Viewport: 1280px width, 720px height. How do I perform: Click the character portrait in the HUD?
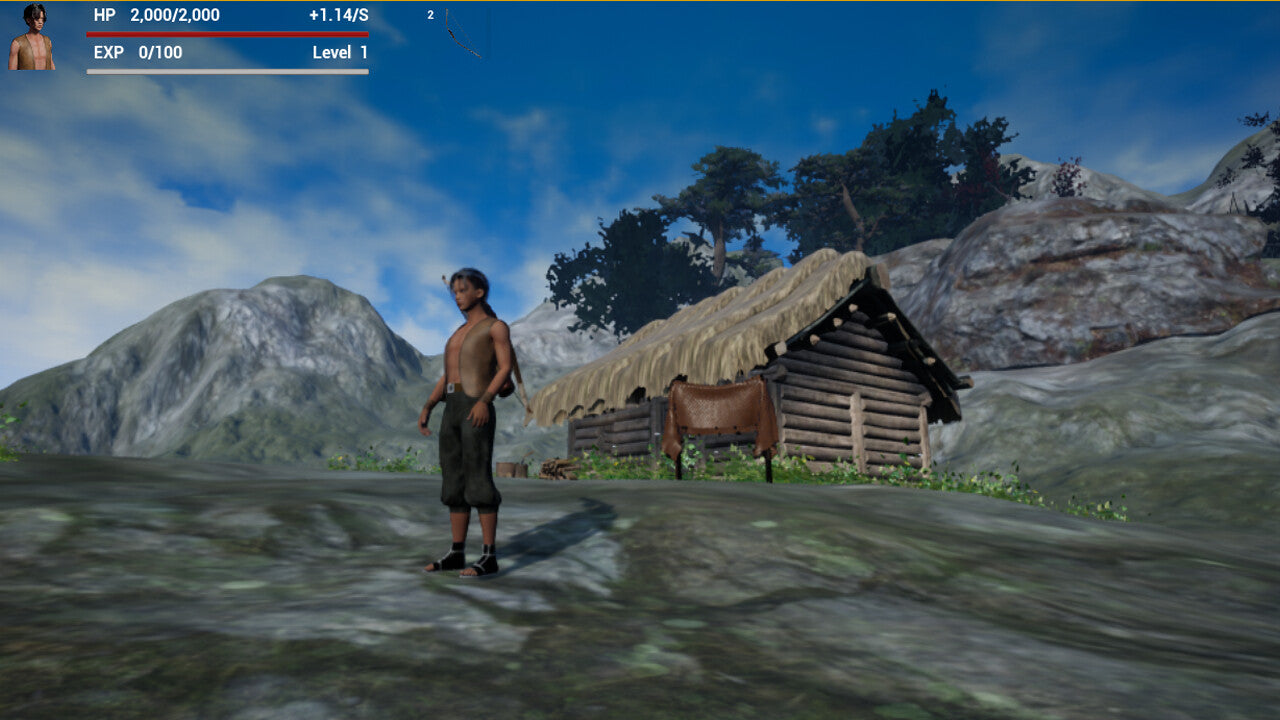pyautogui.click(x=32, y=37)
